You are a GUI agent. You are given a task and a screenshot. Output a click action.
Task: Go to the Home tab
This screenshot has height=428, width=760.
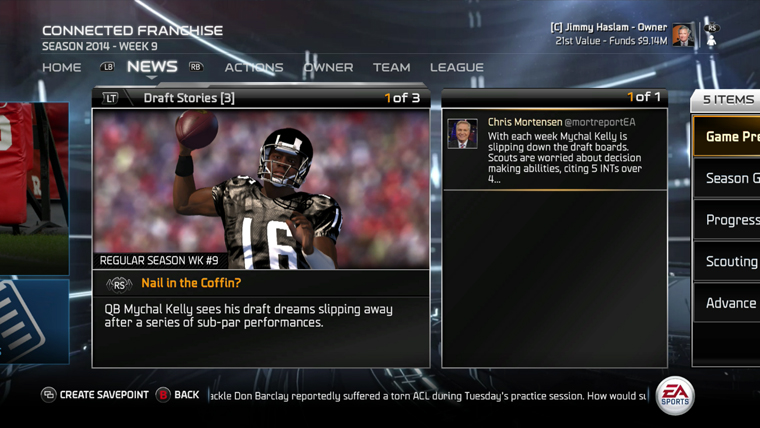(x=62, y=67)
